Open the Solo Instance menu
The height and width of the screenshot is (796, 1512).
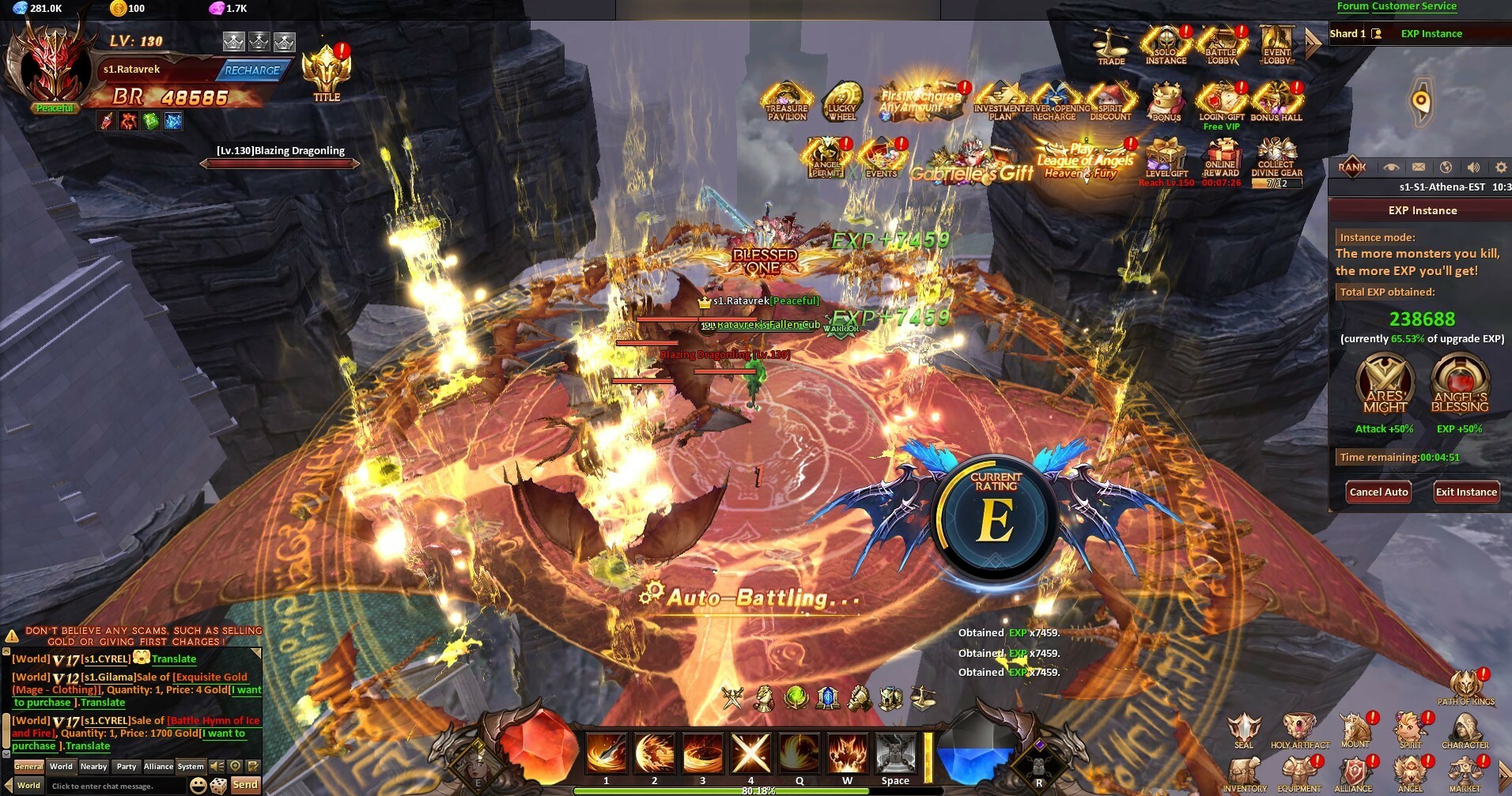[1166, 44]
